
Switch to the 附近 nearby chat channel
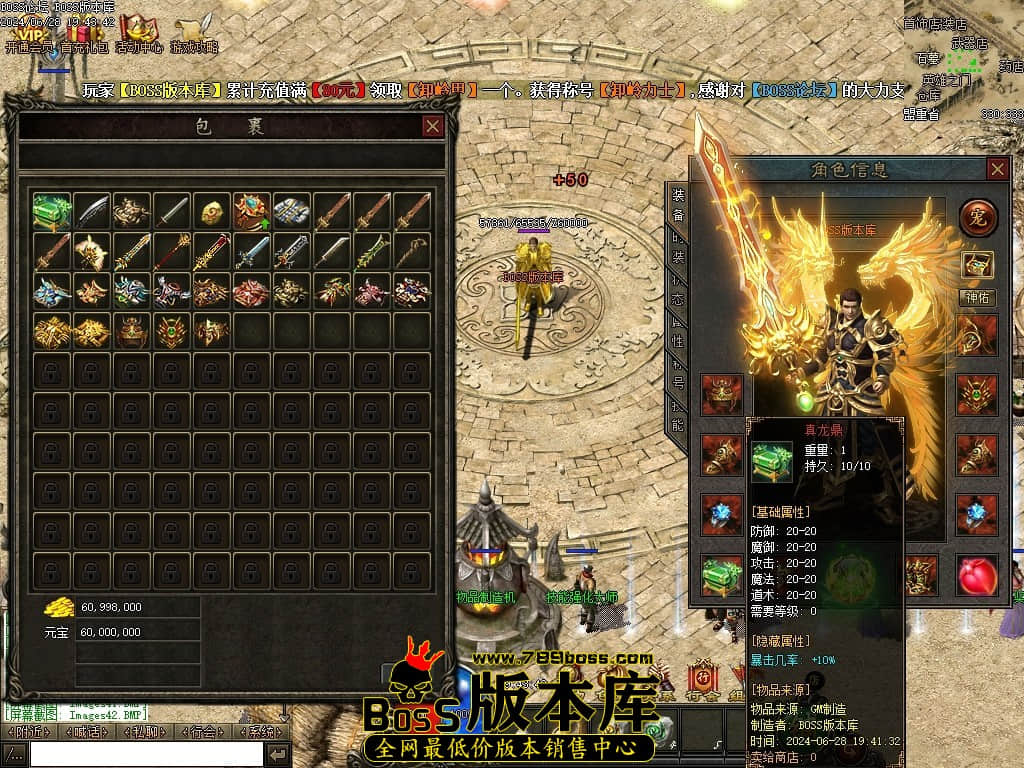click(28, 732)
